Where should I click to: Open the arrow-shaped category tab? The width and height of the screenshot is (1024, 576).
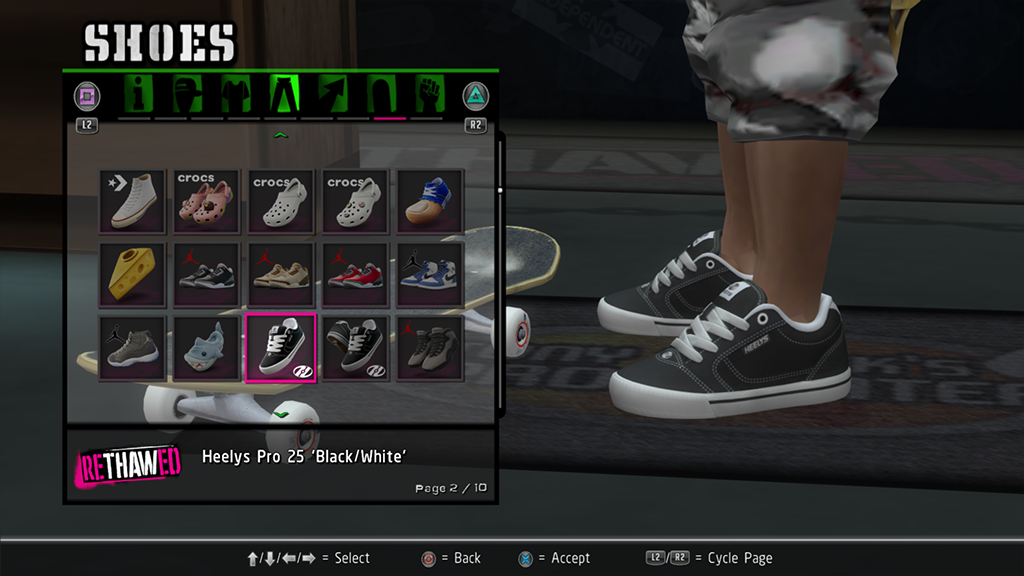pyautogui.click(x=333, y=95)
